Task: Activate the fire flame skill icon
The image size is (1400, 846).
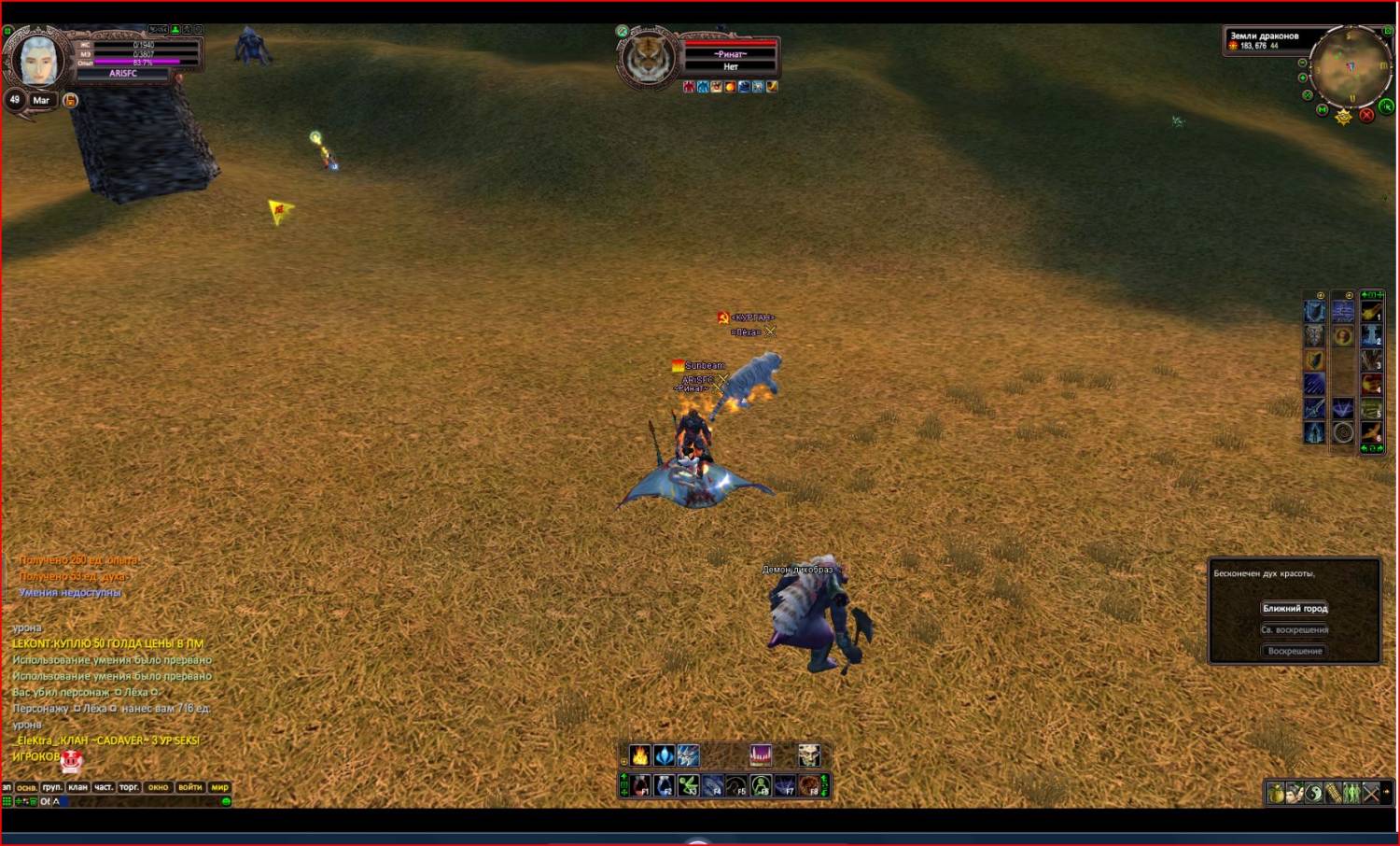Action: click(x=640, y=754)
